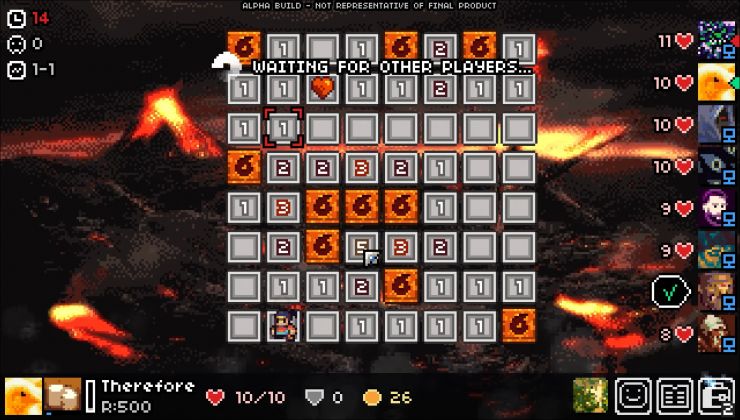Select the bottom player portrait with 8 hearts

coord(716,333)
